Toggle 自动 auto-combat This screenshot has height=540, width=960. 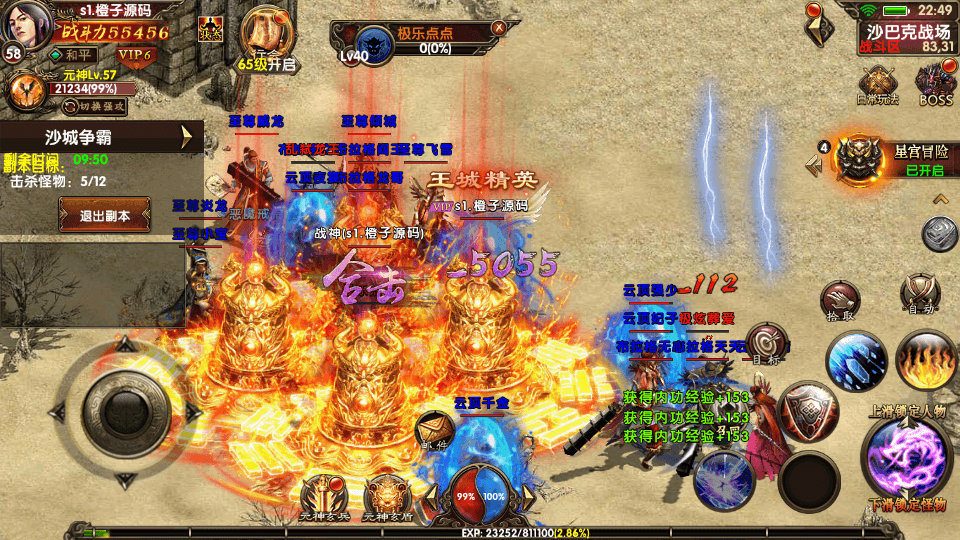point(919,294)
